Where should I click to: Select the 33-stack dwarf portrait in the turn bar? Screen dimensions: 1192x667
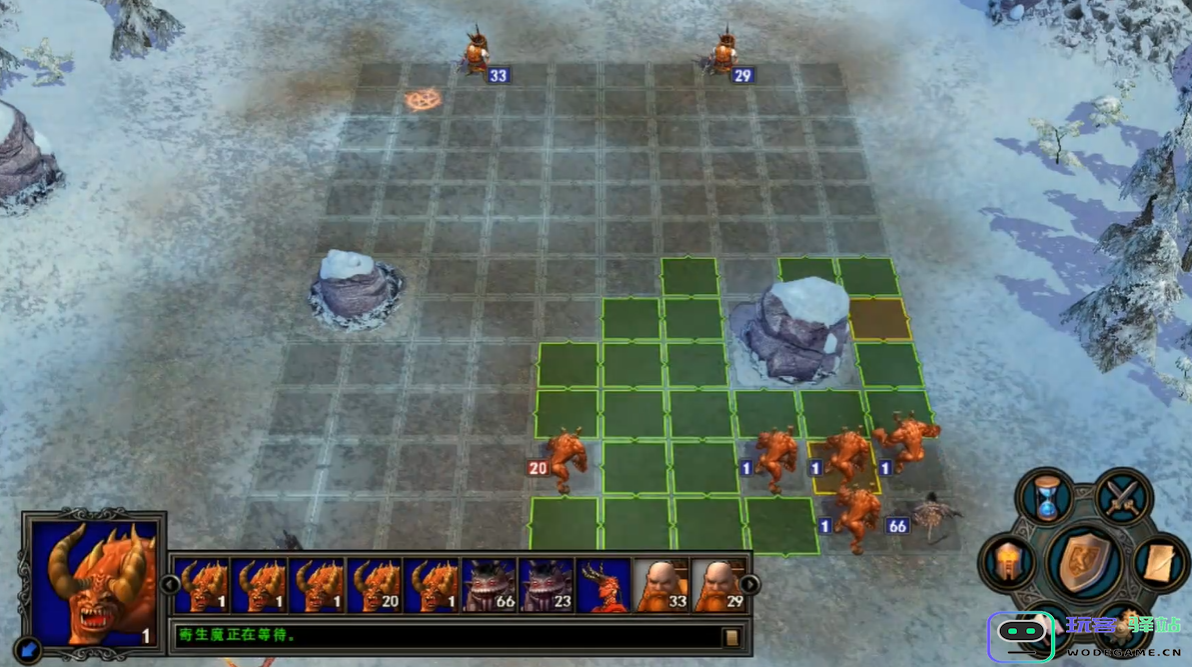[661, 585]
